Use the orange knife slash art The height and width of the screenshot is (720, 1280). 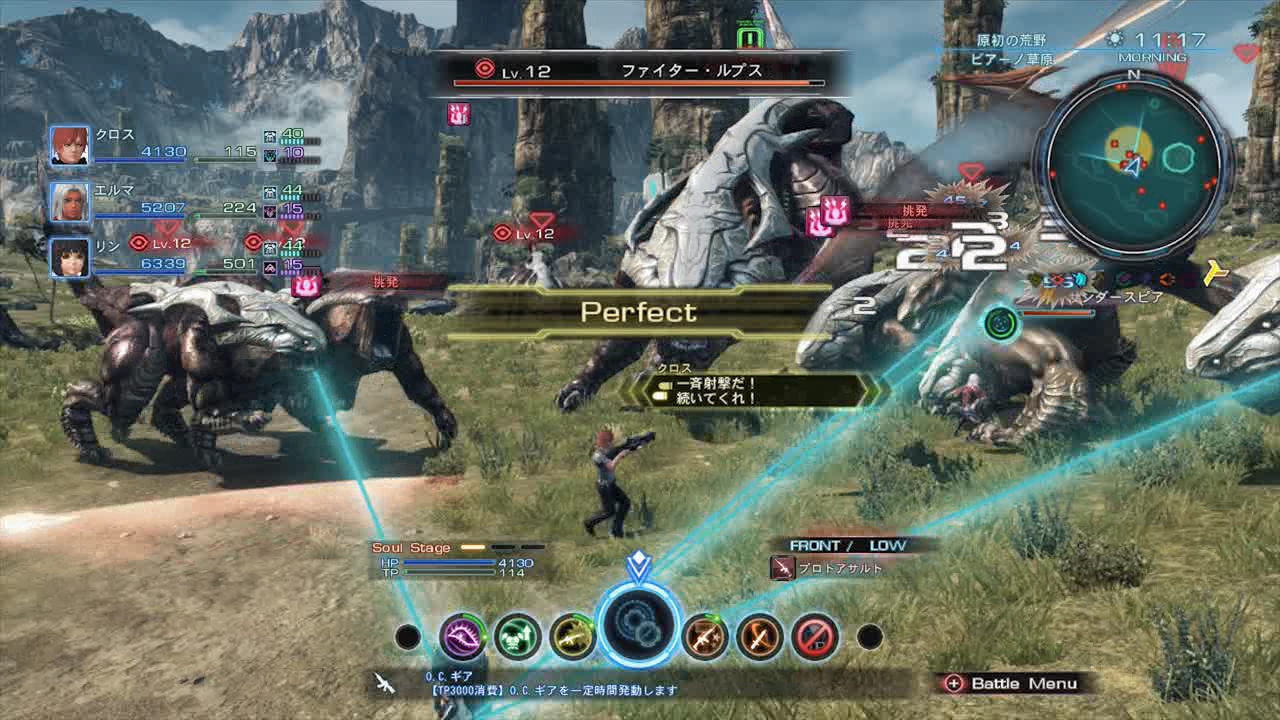tap(760, 636)
